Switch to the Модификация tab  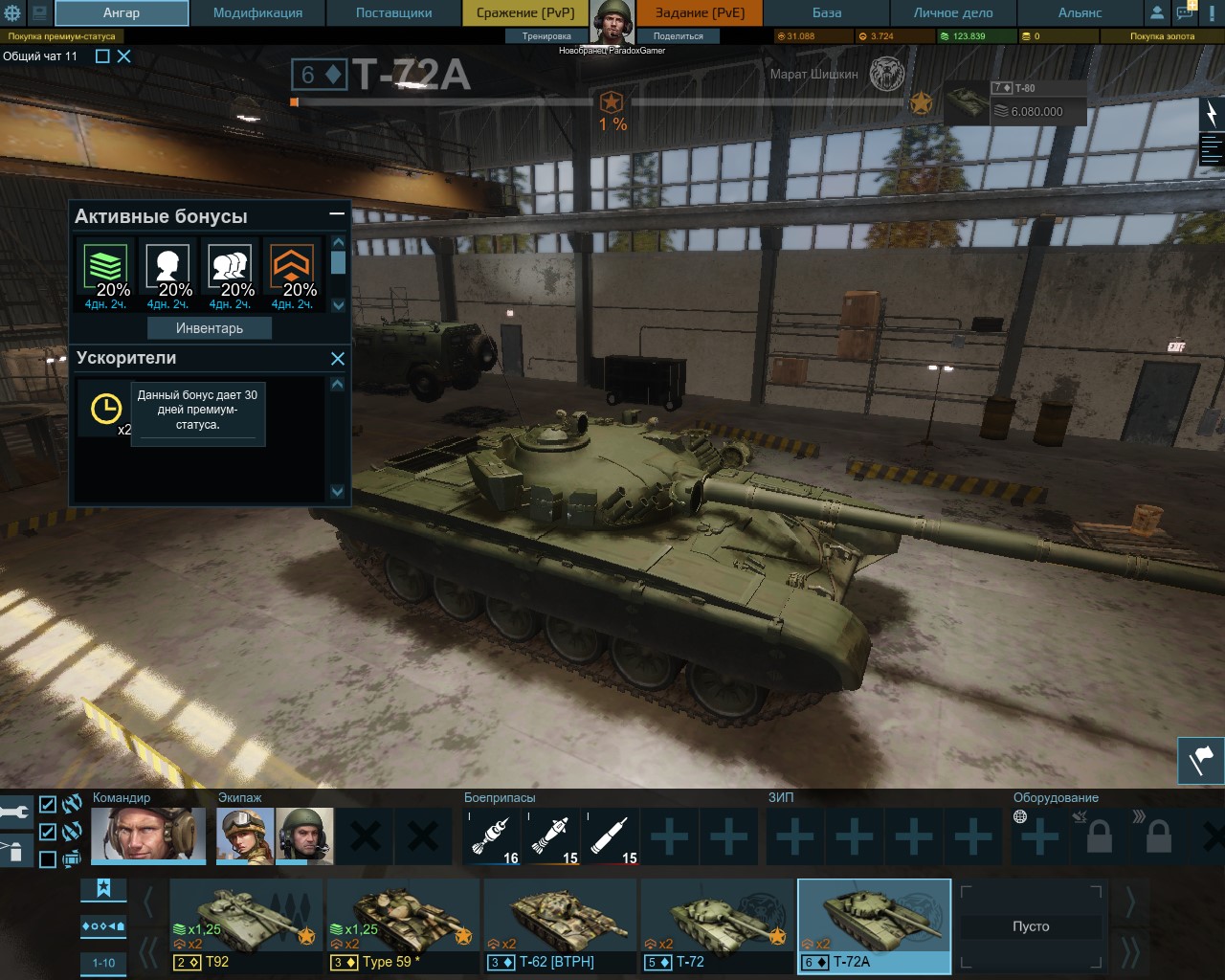[x=257, y=13]
